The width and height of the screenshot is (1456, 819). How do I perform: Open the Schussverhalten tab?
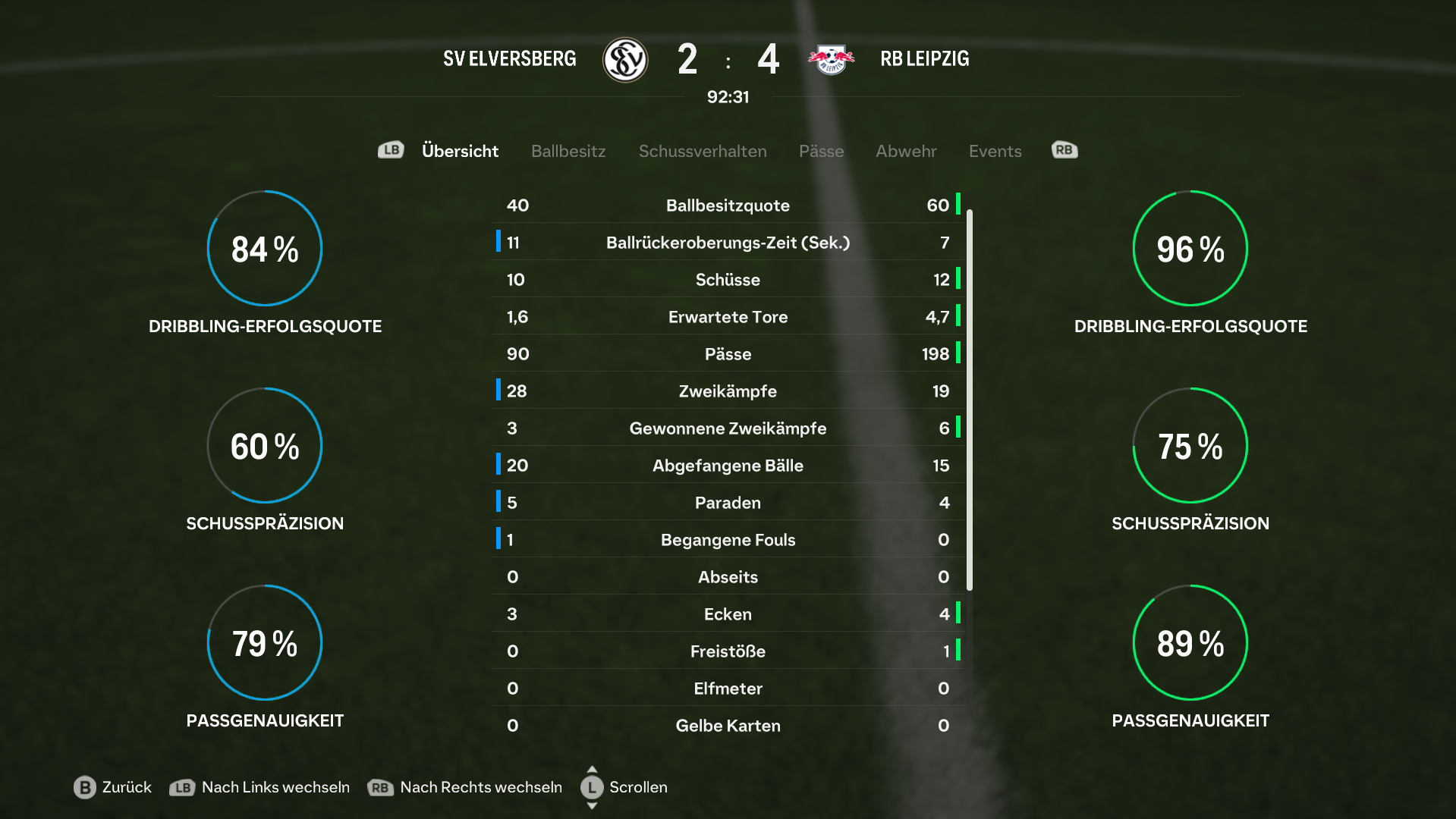[703, 151]
